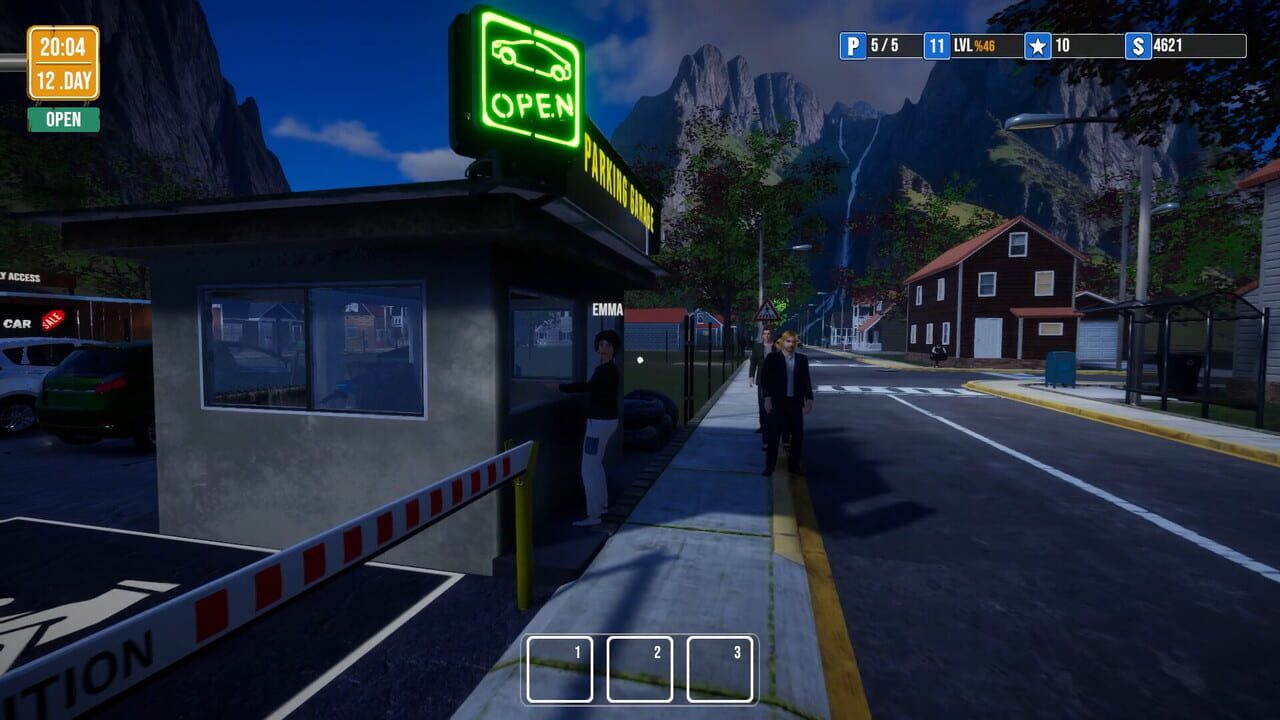Click the orange clock and day panel

(63, 63)
